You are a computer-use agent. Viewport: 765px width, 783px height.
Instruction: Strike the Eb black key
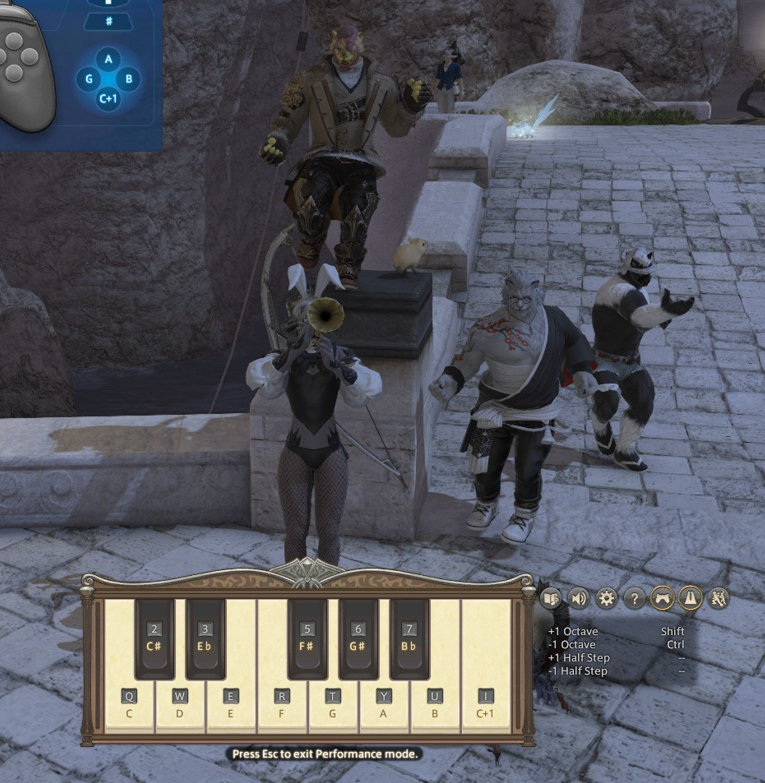pyautogui.click(x=205, y=638)
